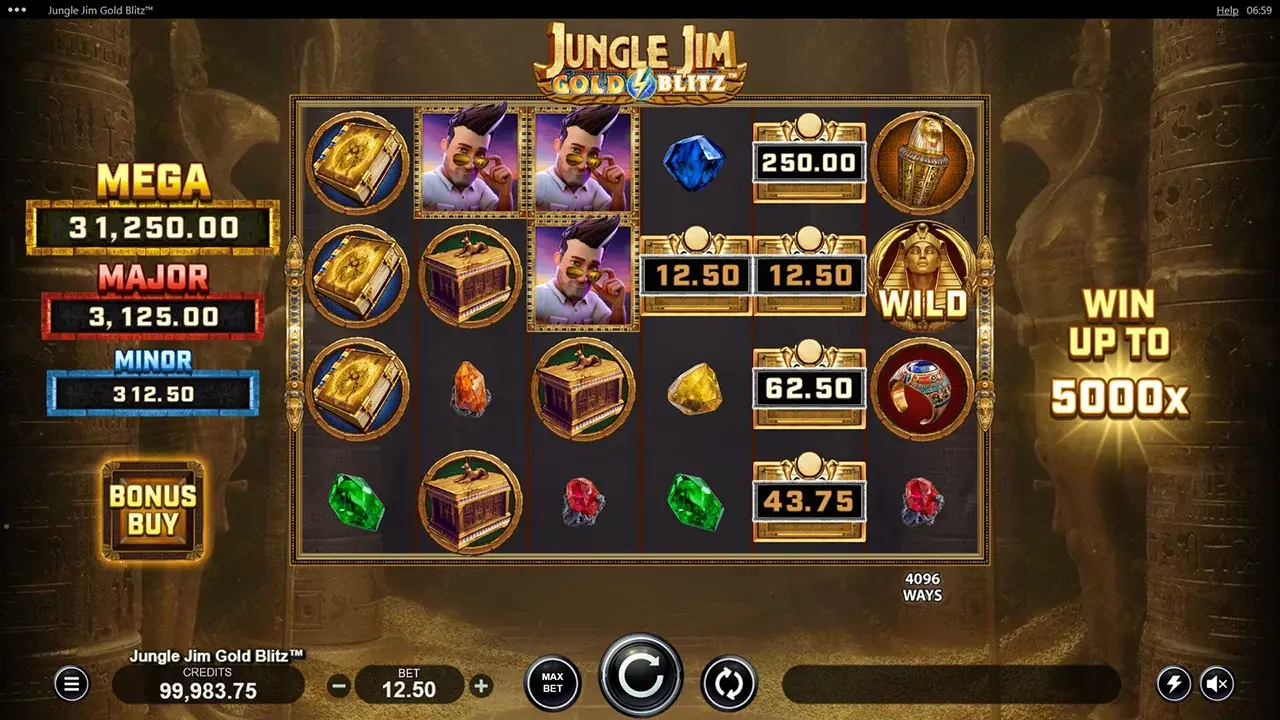1280x720 pixels.
Task: Click the golden book symbol on the top row
Action: [x=357, y=163]
